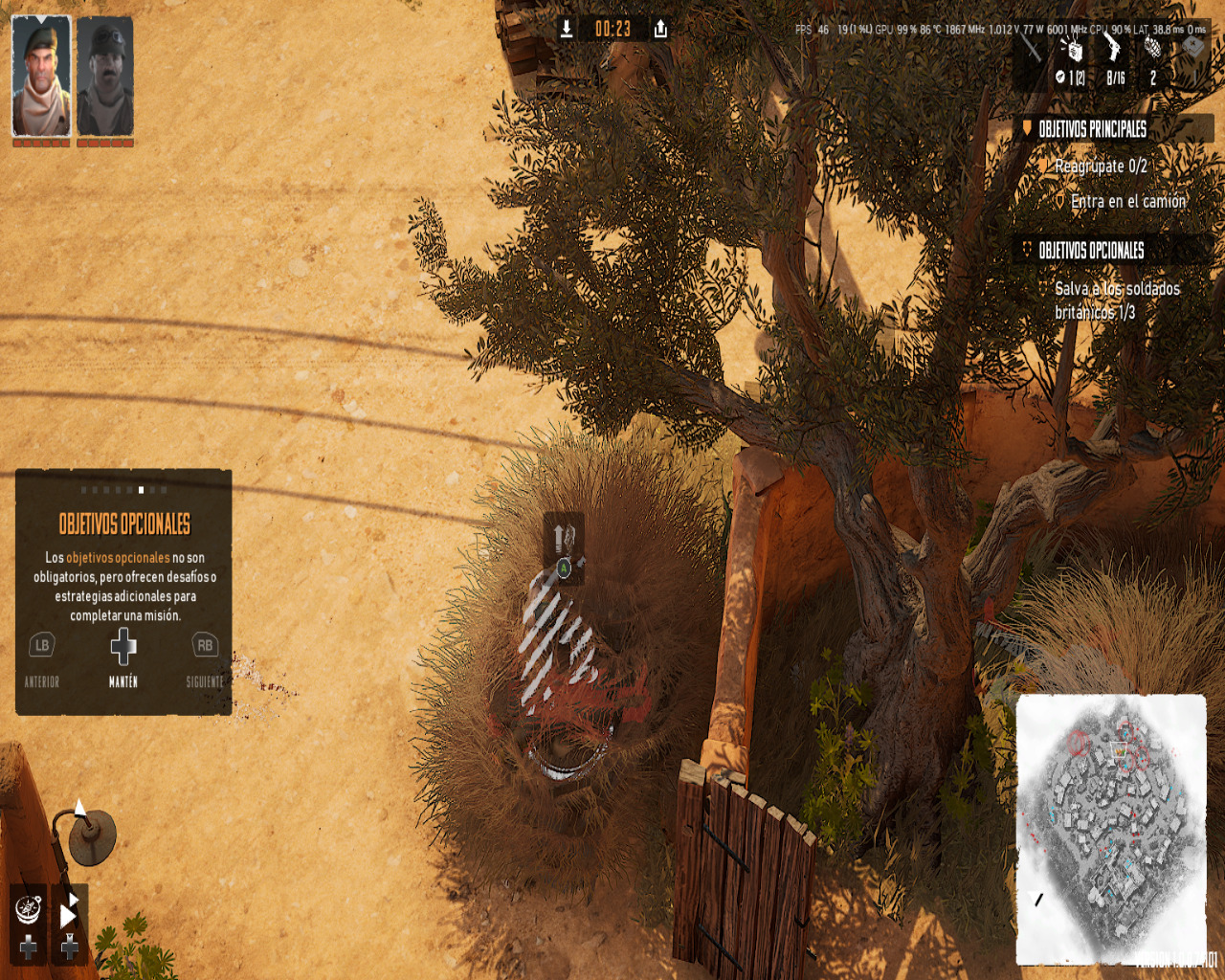Select the 'Entra en el camión' objective
The height and width of the screenshot is (980, 1225).
tap(1127, 201)
